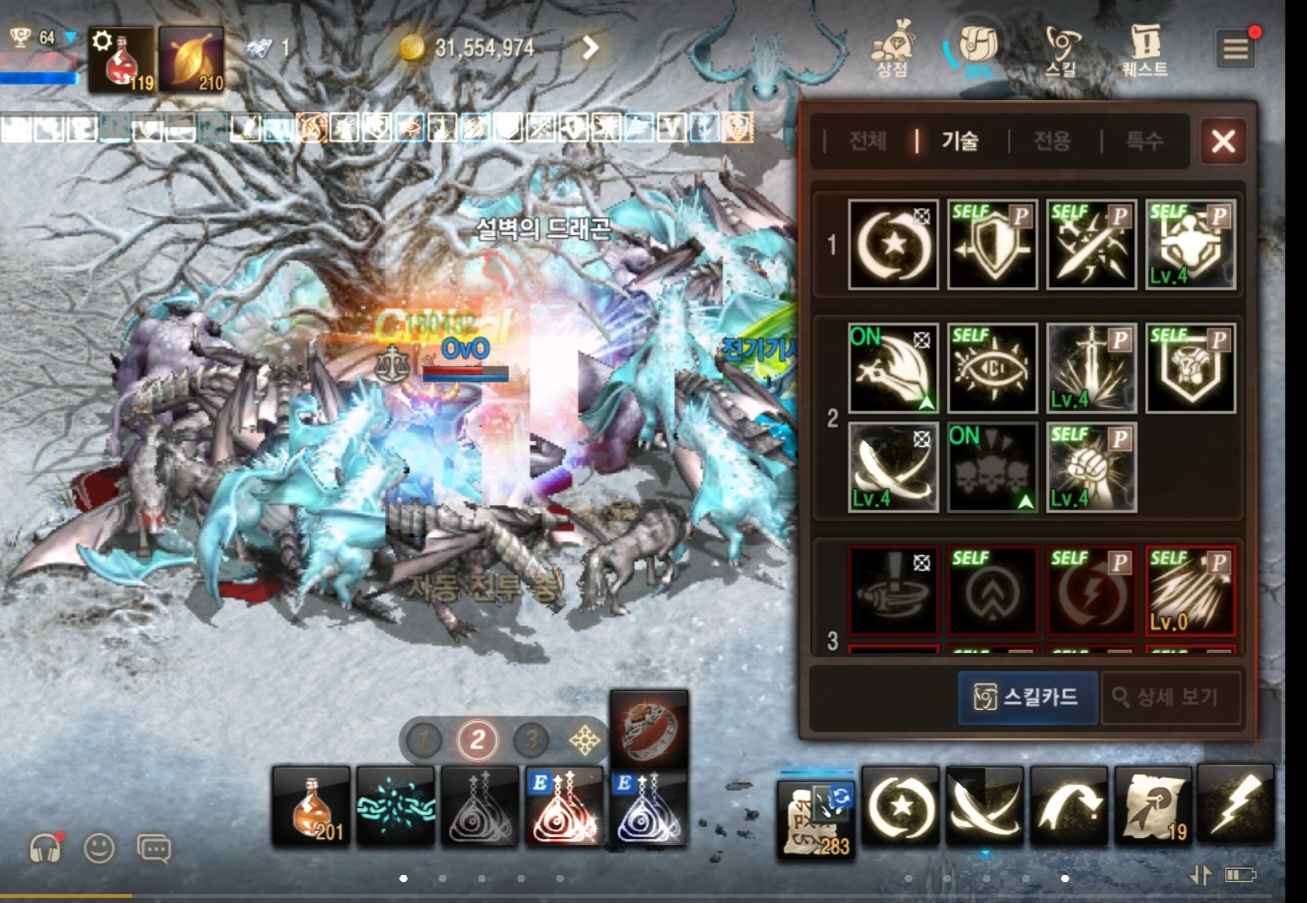Open the 스킬카드 button

1027,697
